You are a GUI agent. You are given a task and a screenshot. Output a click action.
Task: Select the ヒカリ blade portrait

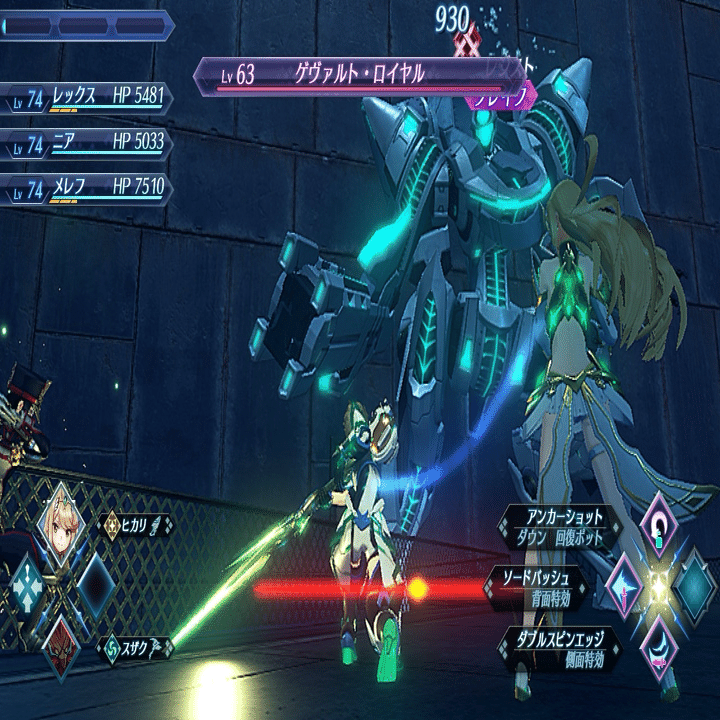[60, 520]
